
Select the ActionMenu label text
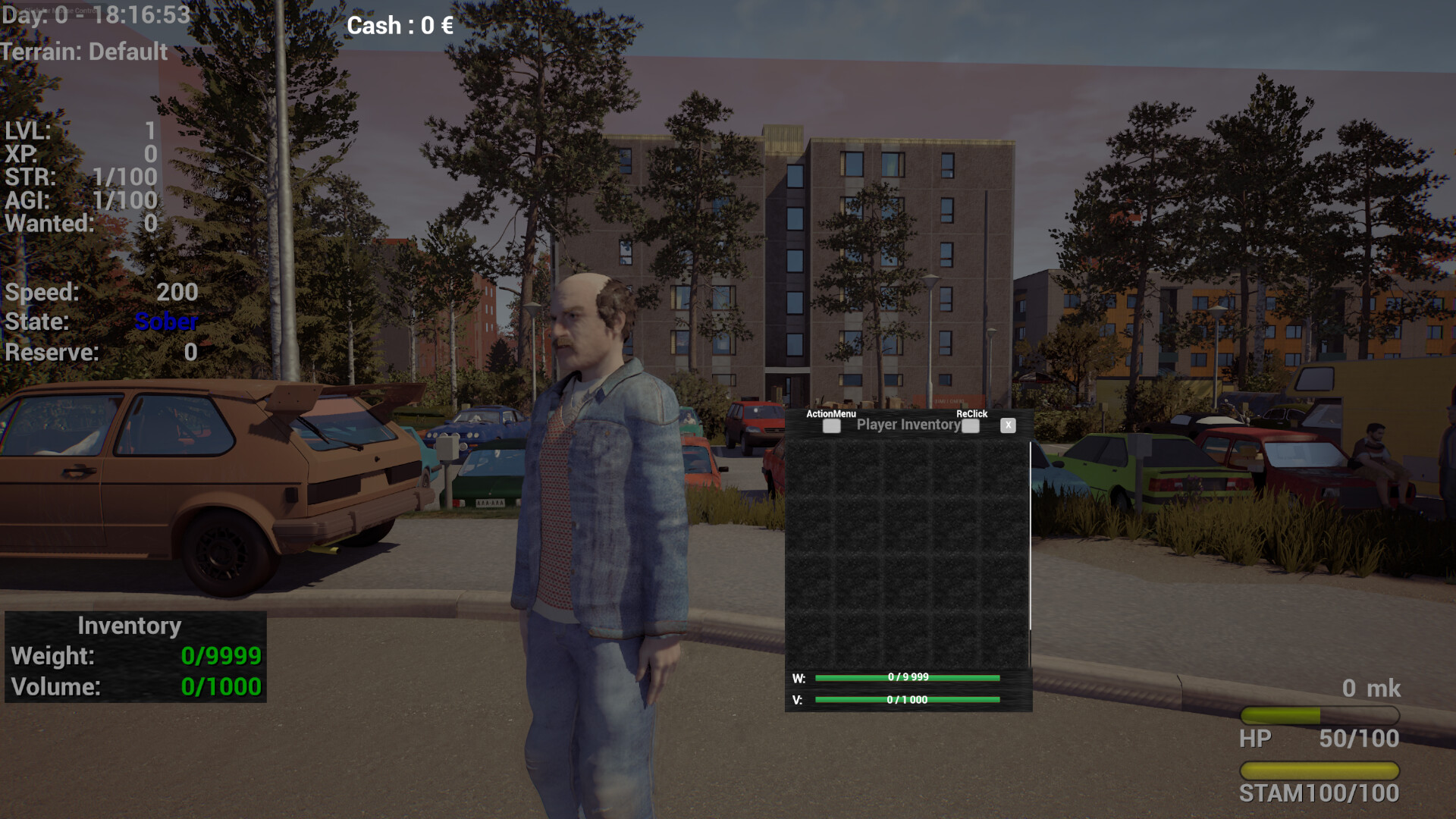point(830,414)
